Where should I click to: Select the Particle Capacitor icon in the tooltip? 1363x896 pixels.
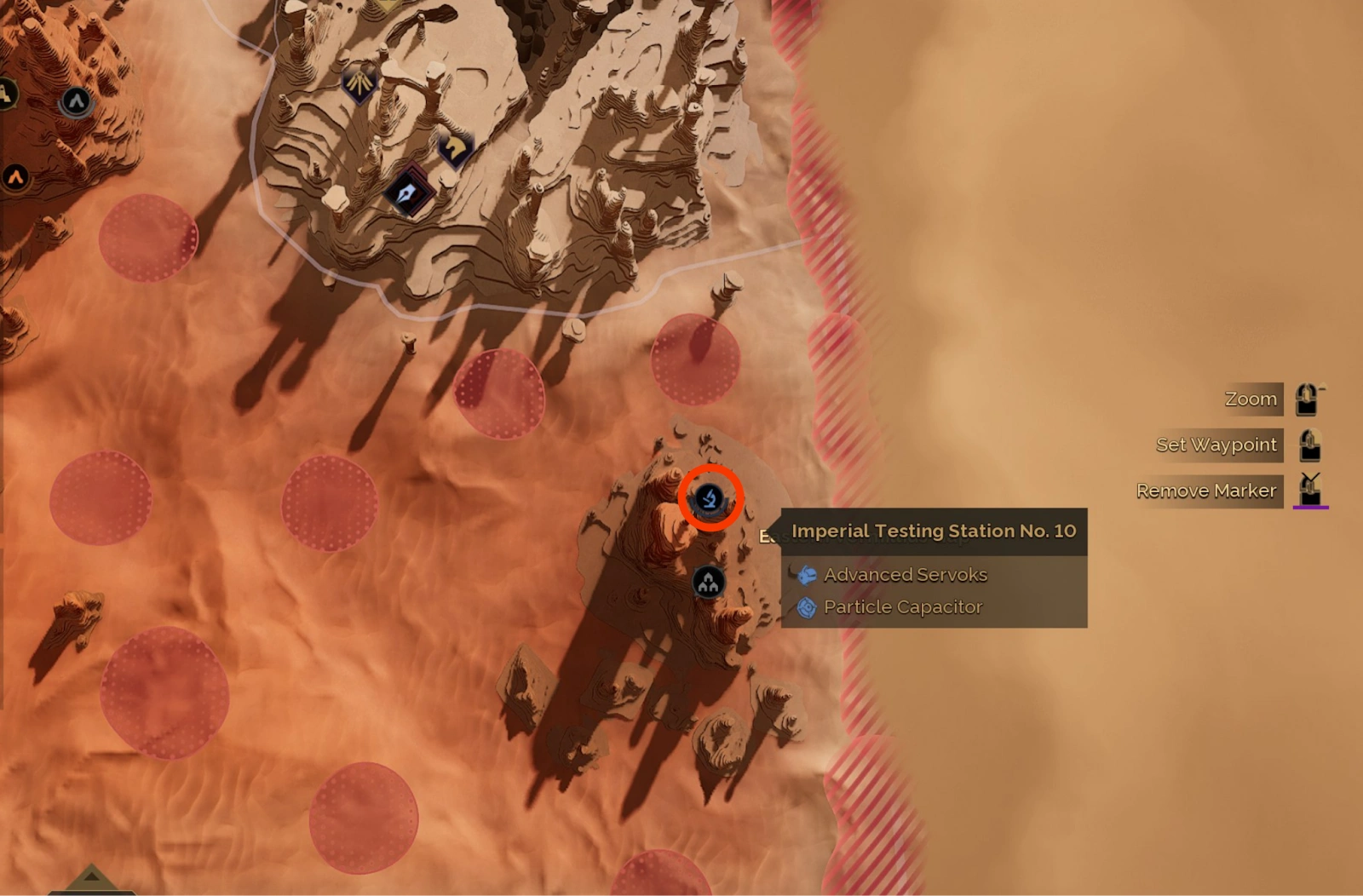click(x=807, y=606)
